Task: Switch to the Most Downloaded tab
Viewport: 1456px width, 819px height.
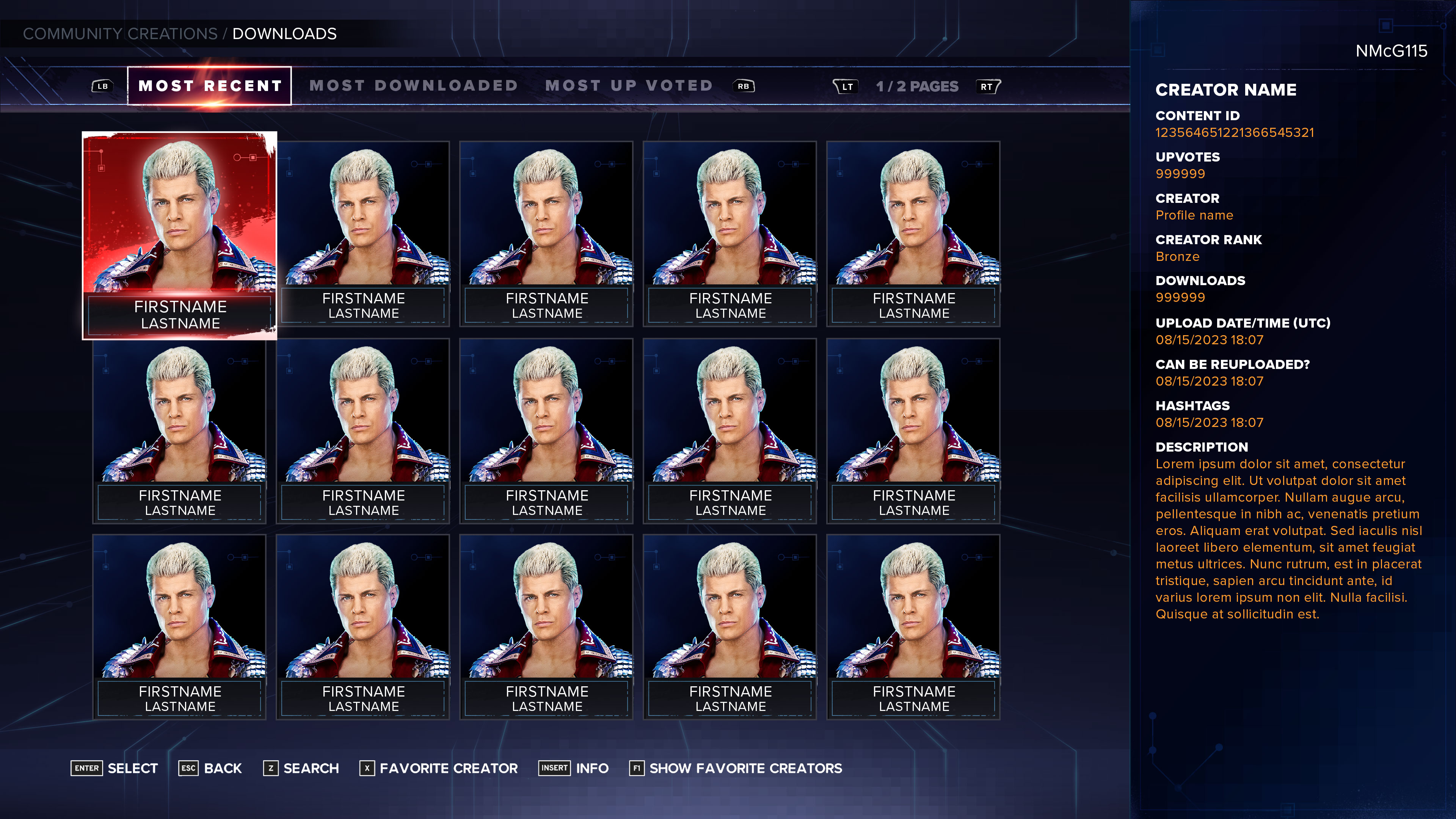Action: pyautogui.click(x=413, y=86)
